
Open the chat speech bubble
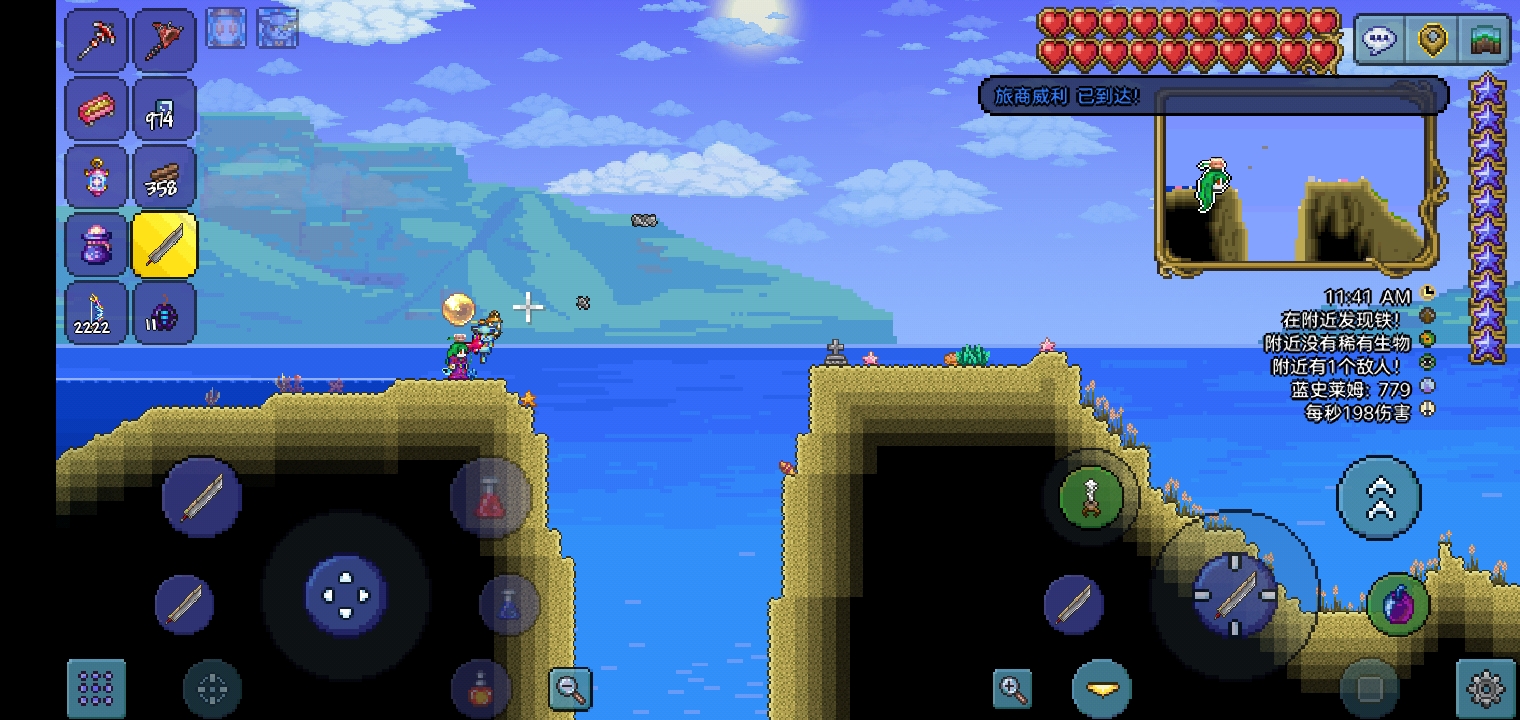tap(1380, 41)
